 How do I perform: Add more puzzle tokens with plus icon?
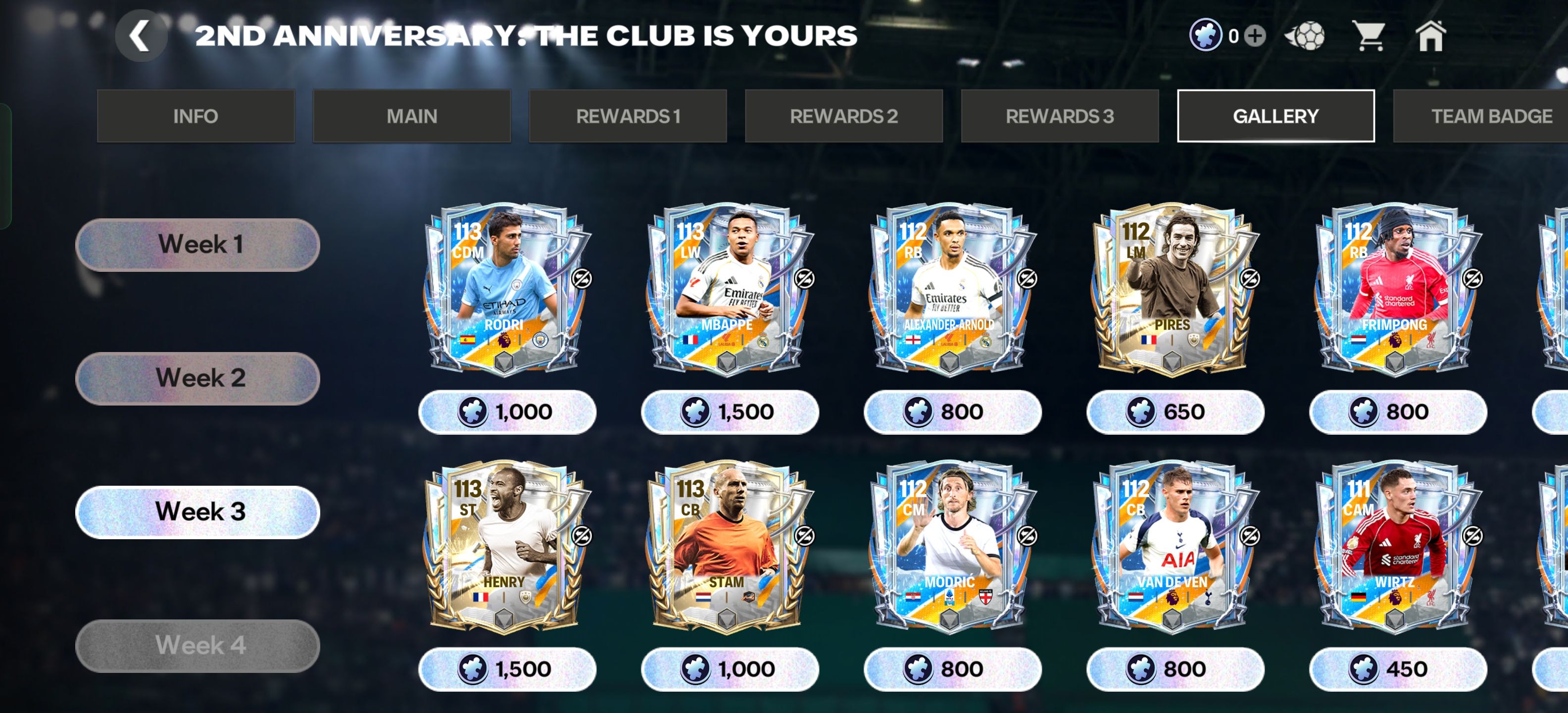point(1255,36)
